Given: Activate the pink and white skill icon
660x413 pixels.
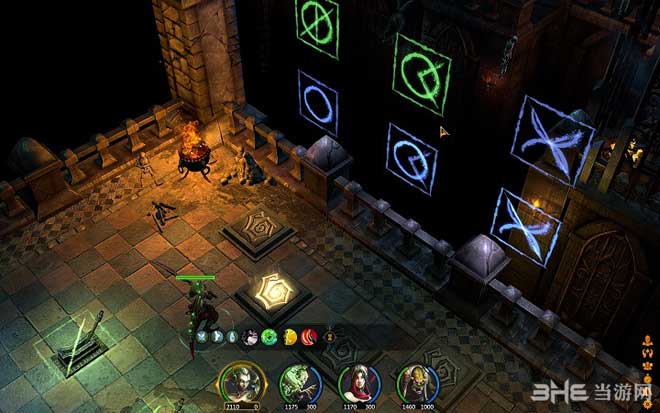Looking at the screenshot, I should (251, 337).
